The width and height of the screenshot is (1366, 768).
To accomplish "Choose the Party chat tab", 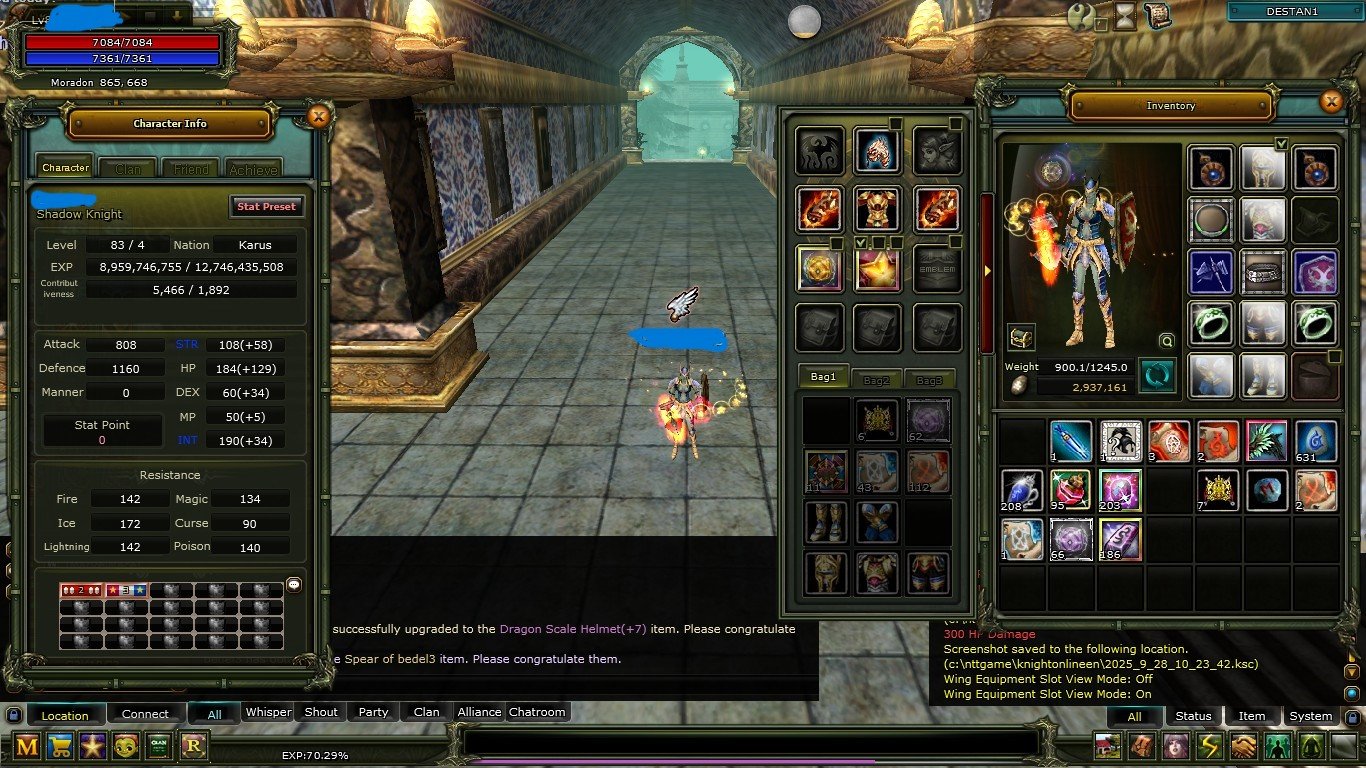I will click(x=373, y=712).
